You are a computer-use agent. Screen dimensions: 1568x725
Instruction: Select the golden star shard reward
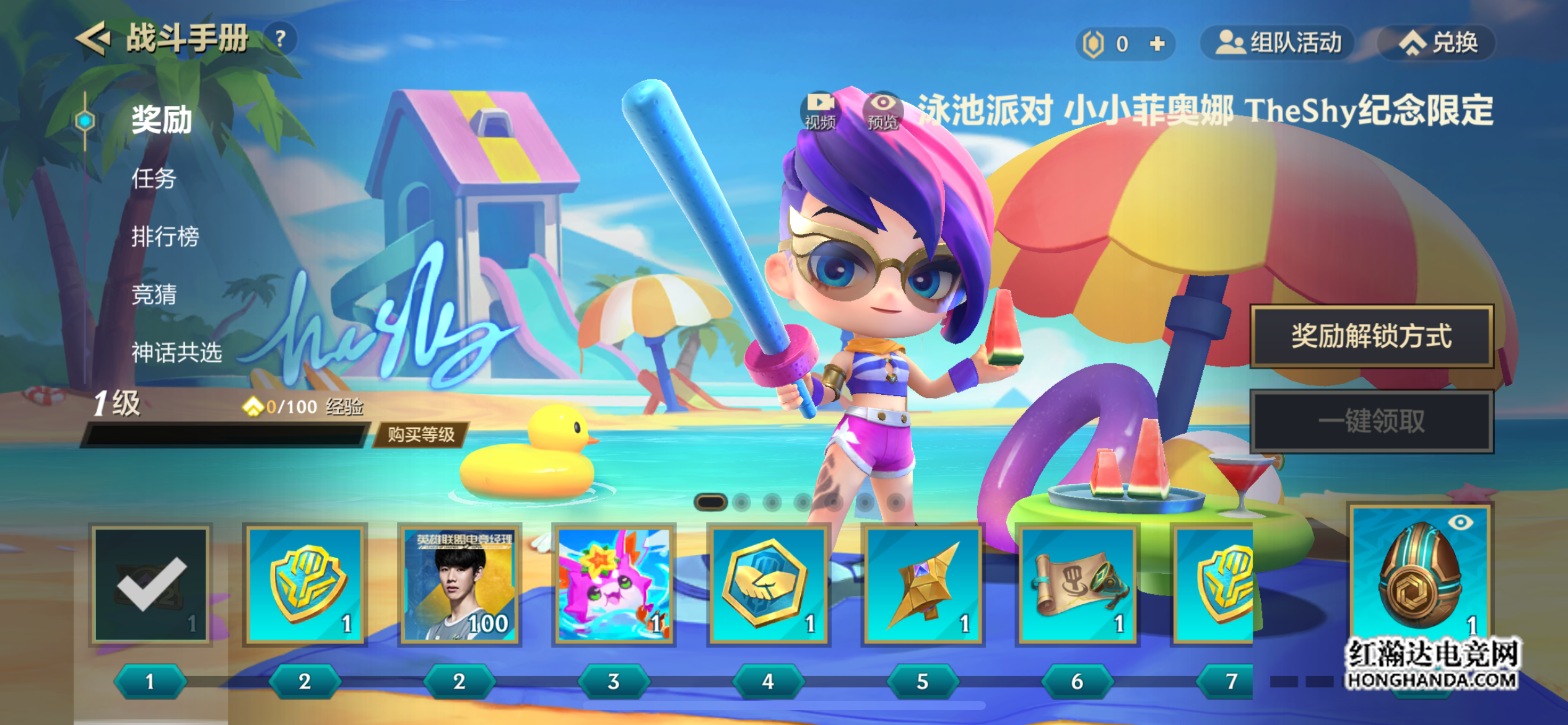click(922, 585)
